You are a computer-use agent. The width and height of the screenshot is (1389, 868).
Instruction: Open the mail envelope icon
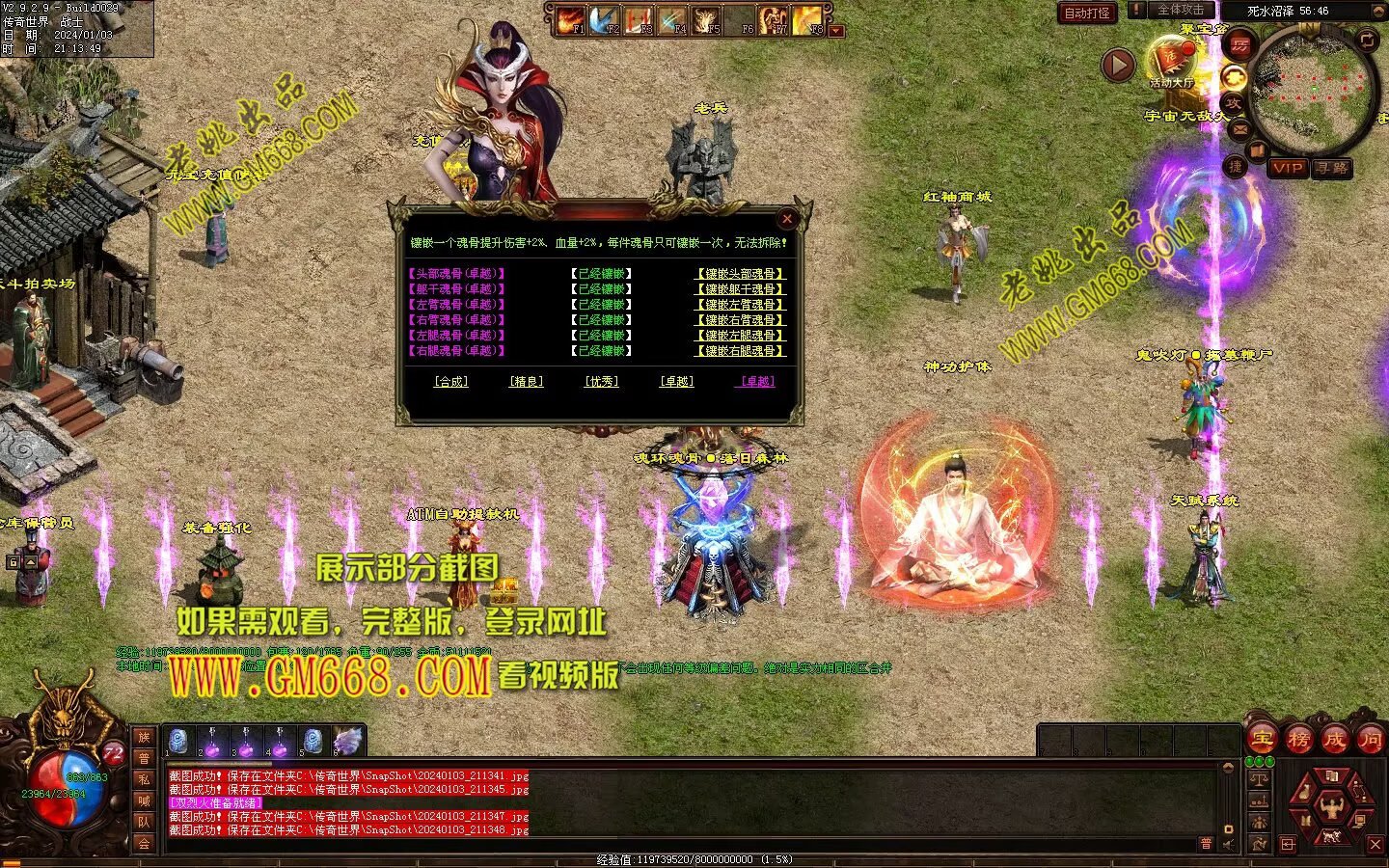[1239, 127]
